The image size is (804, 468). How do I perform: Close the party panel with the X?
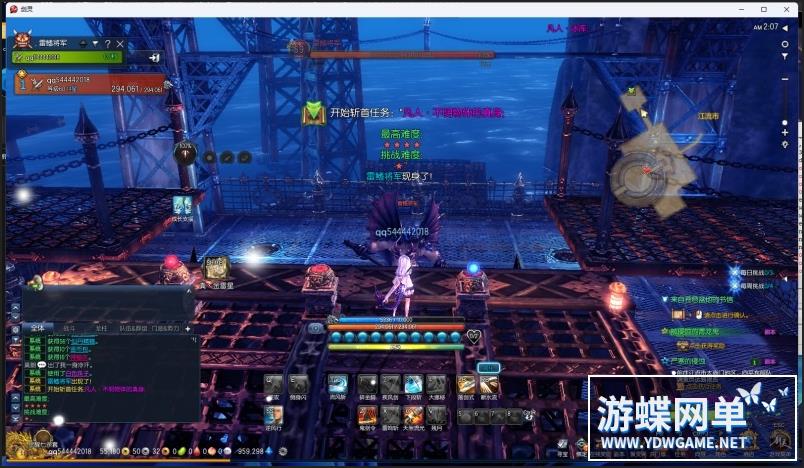[120, 44]
